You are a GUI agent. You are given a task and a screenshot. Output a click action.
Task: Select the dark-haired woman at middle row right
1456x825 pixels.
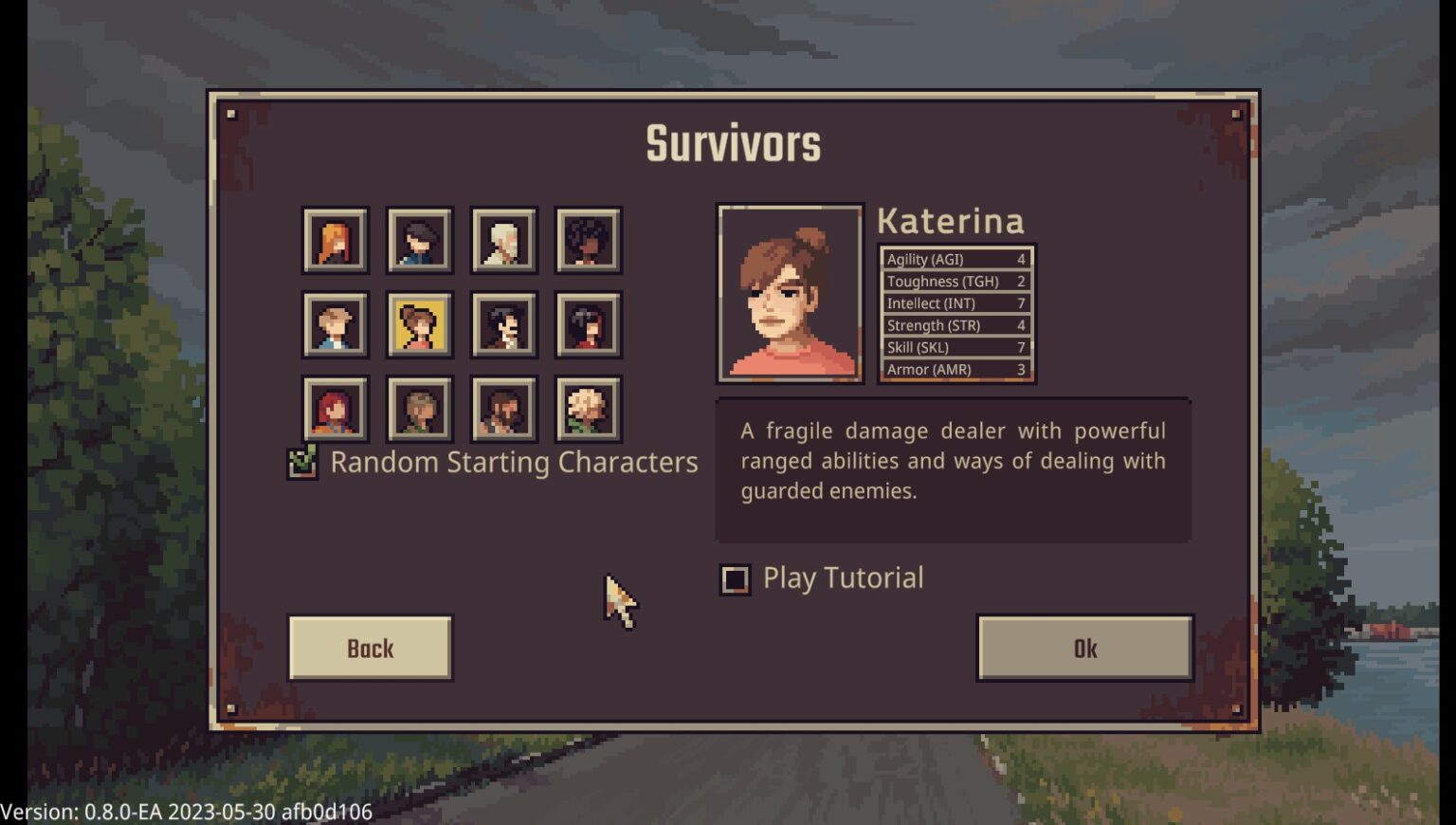point(588,323)
